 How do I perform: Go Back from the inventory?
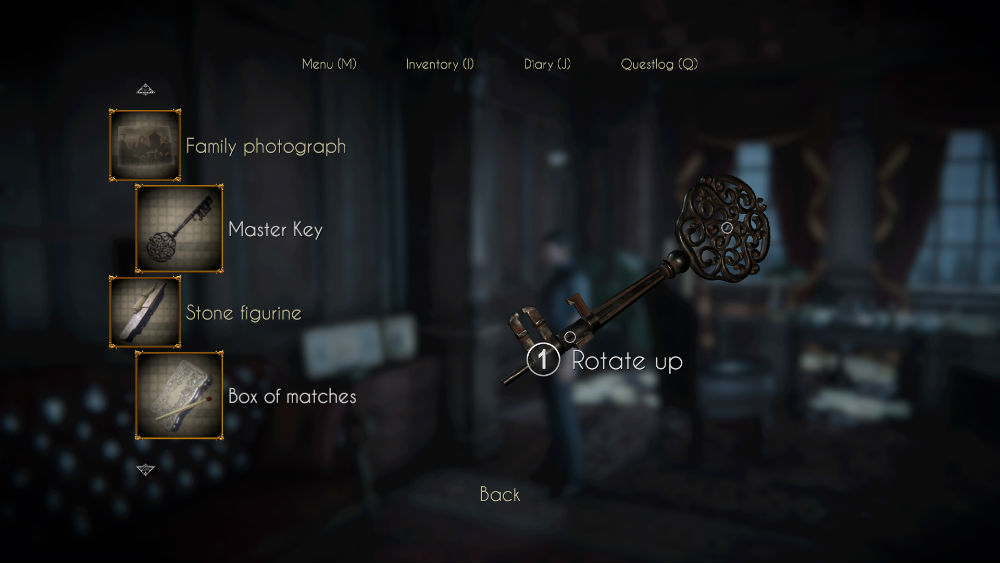pyautogui.click(x=500, y=494)
